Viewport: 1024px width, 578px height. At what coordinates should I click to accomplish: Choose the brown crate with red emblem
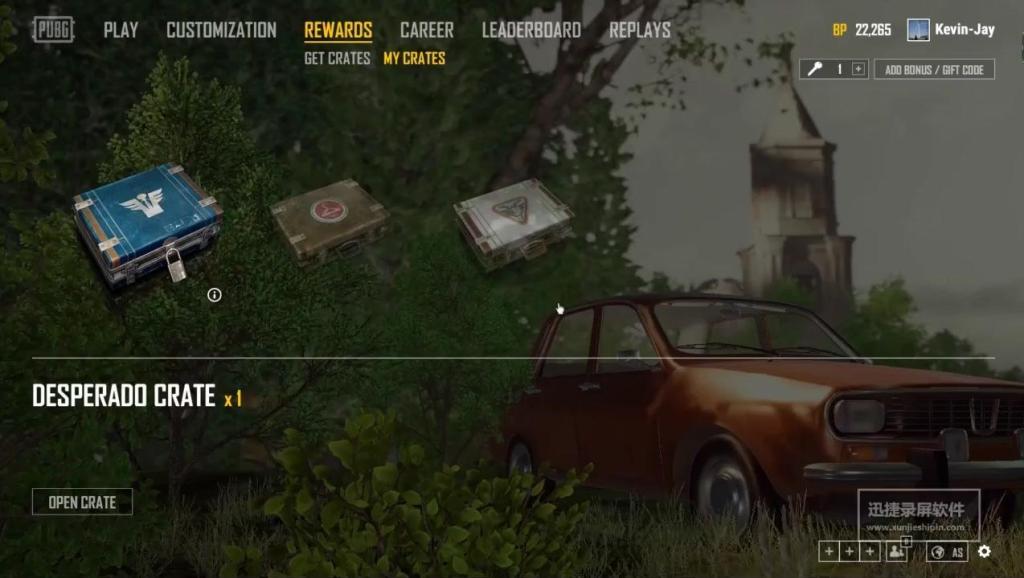[x=329, y=219]
